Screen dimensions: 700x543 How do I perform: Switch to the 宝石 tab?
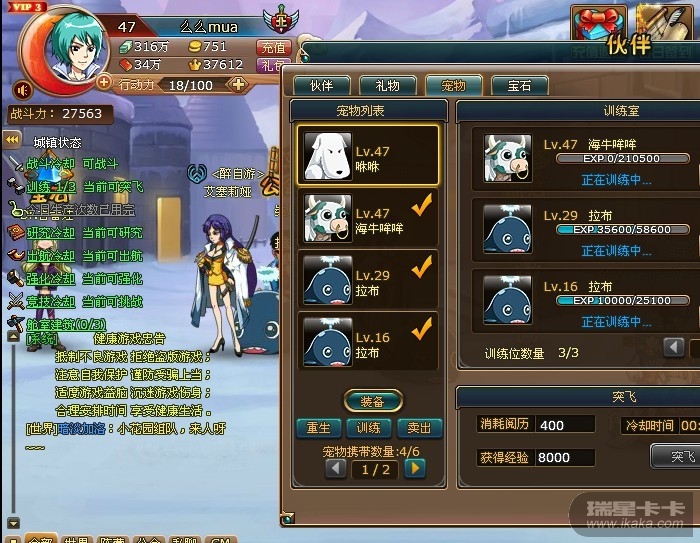[x=519, y=86]
